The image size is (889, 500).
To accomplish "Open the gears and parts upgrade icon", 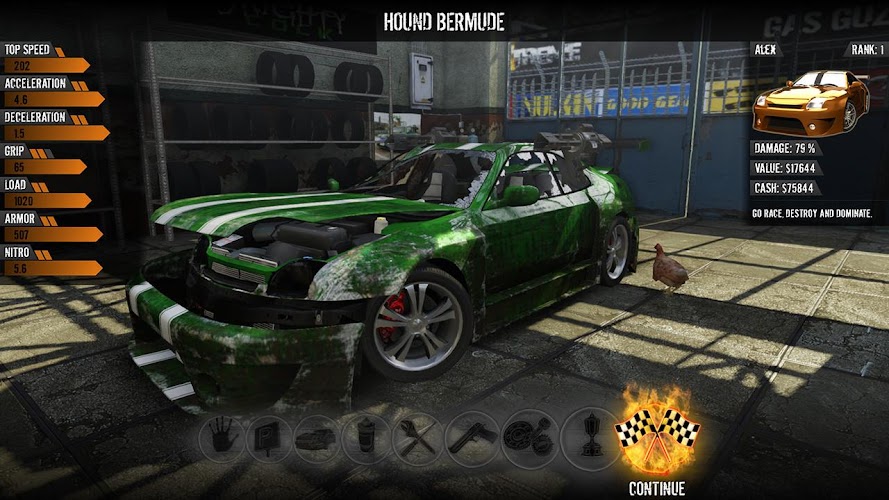I will [x=525, y=437].
